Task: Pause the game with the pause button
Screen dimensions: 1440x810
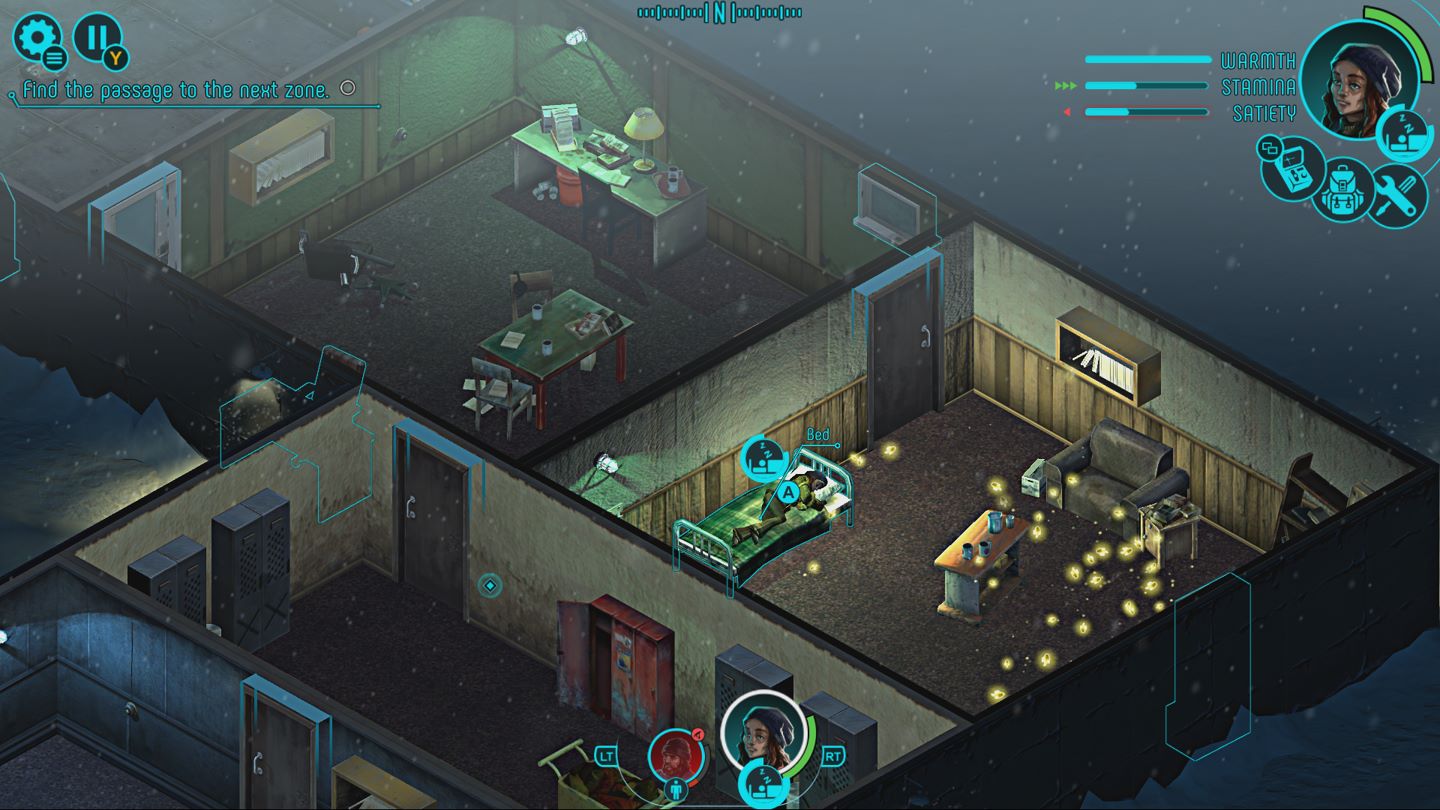Action: pos(97,38)
